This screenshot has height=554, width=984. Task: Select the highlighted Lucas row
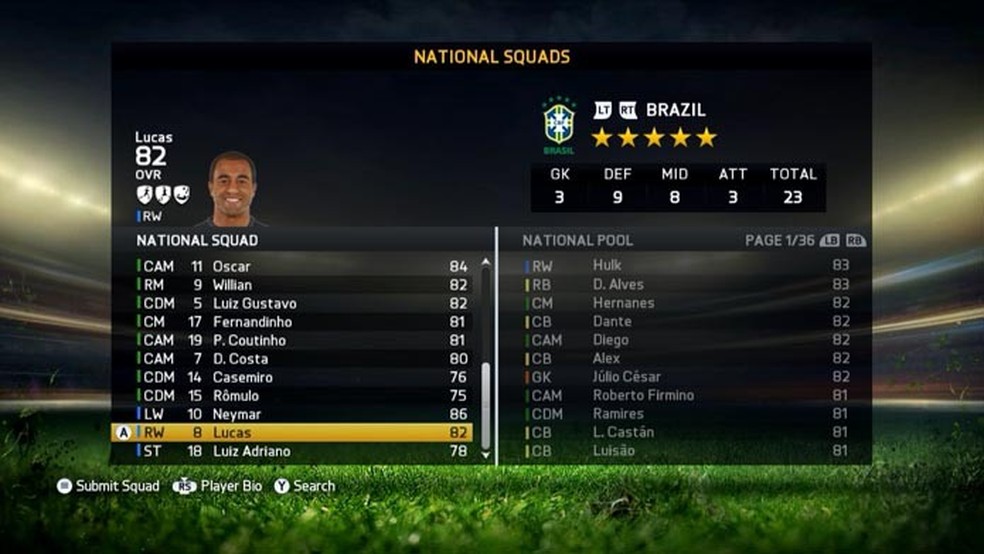(300, 433)
